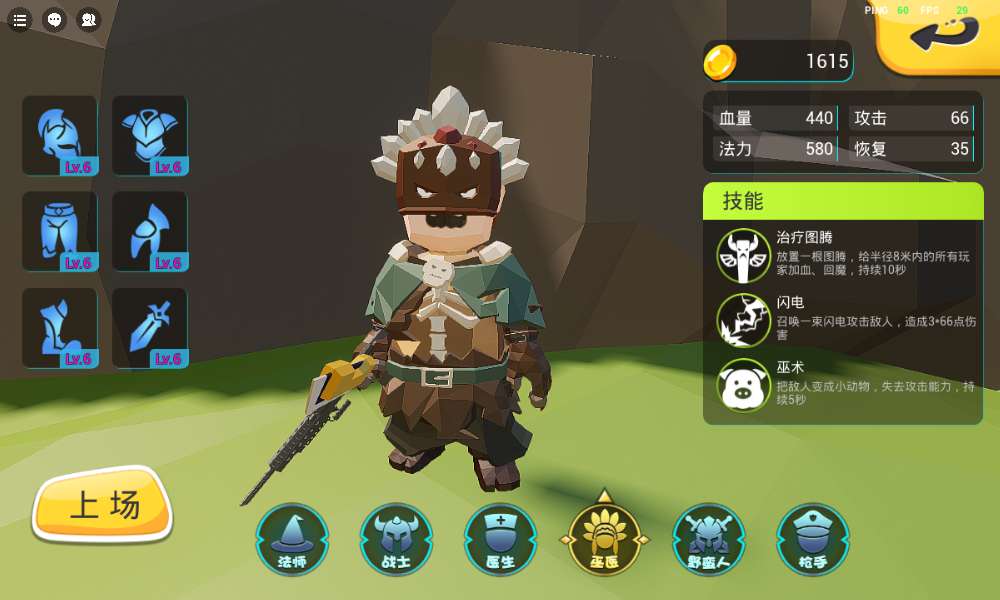
Task: Choose the 巫医 witch doctor class
Action: 604,540
